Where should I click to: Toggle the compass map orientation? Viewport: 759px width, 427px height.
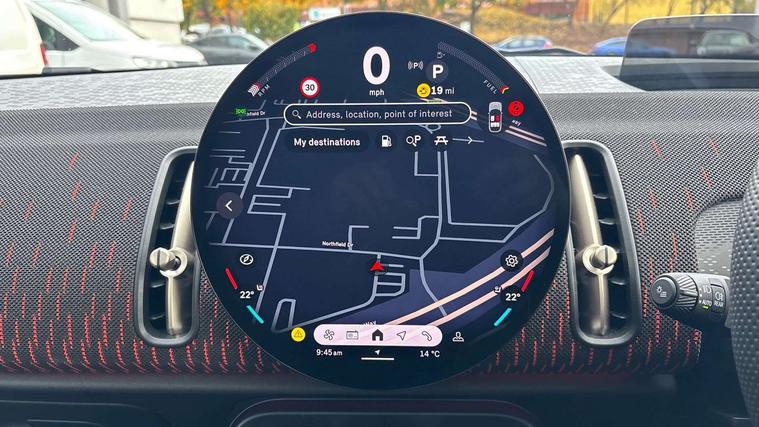point(245,261)
